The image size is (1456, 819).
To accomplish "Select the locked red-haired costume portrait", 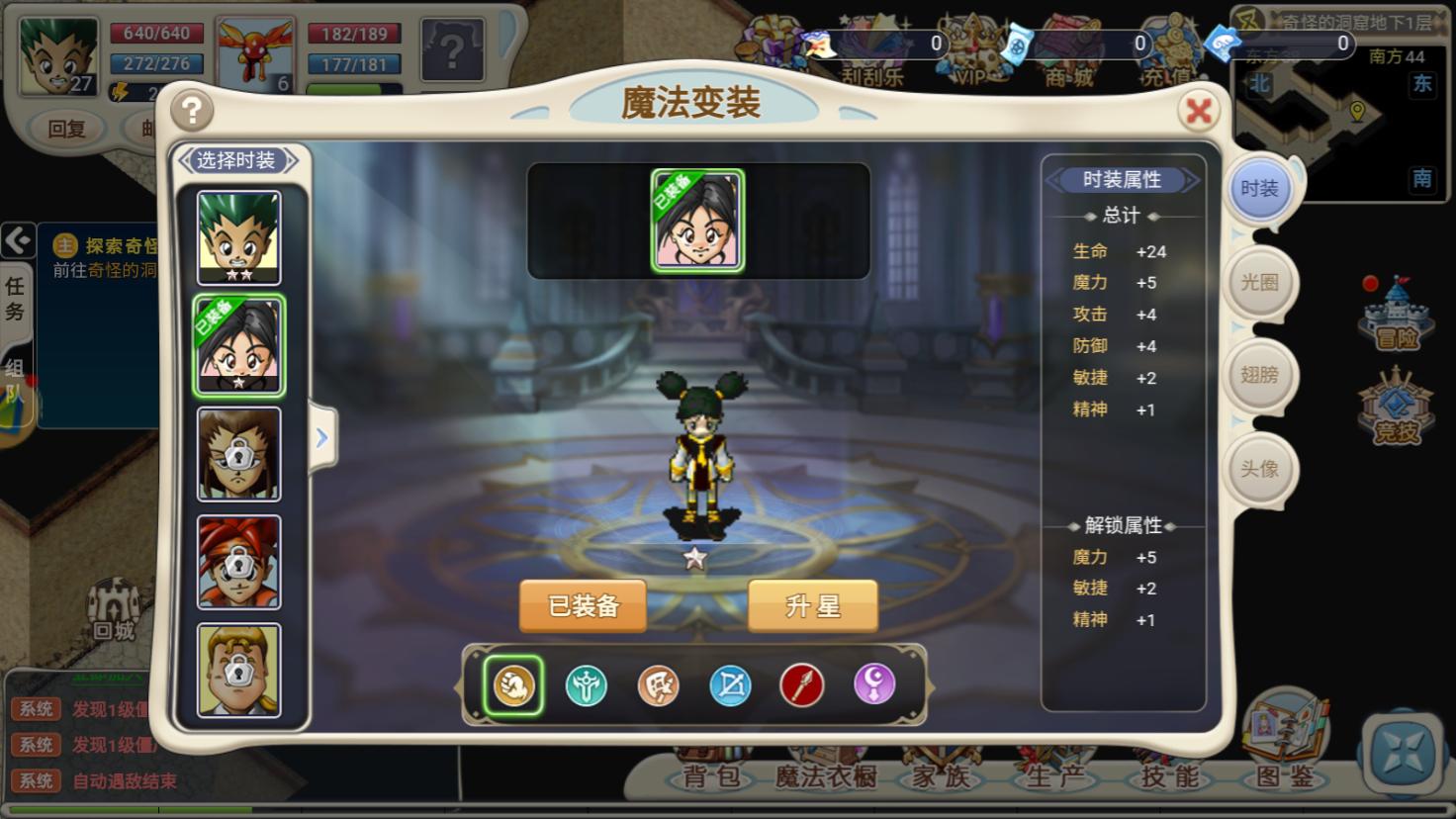I will coord(238,562).
